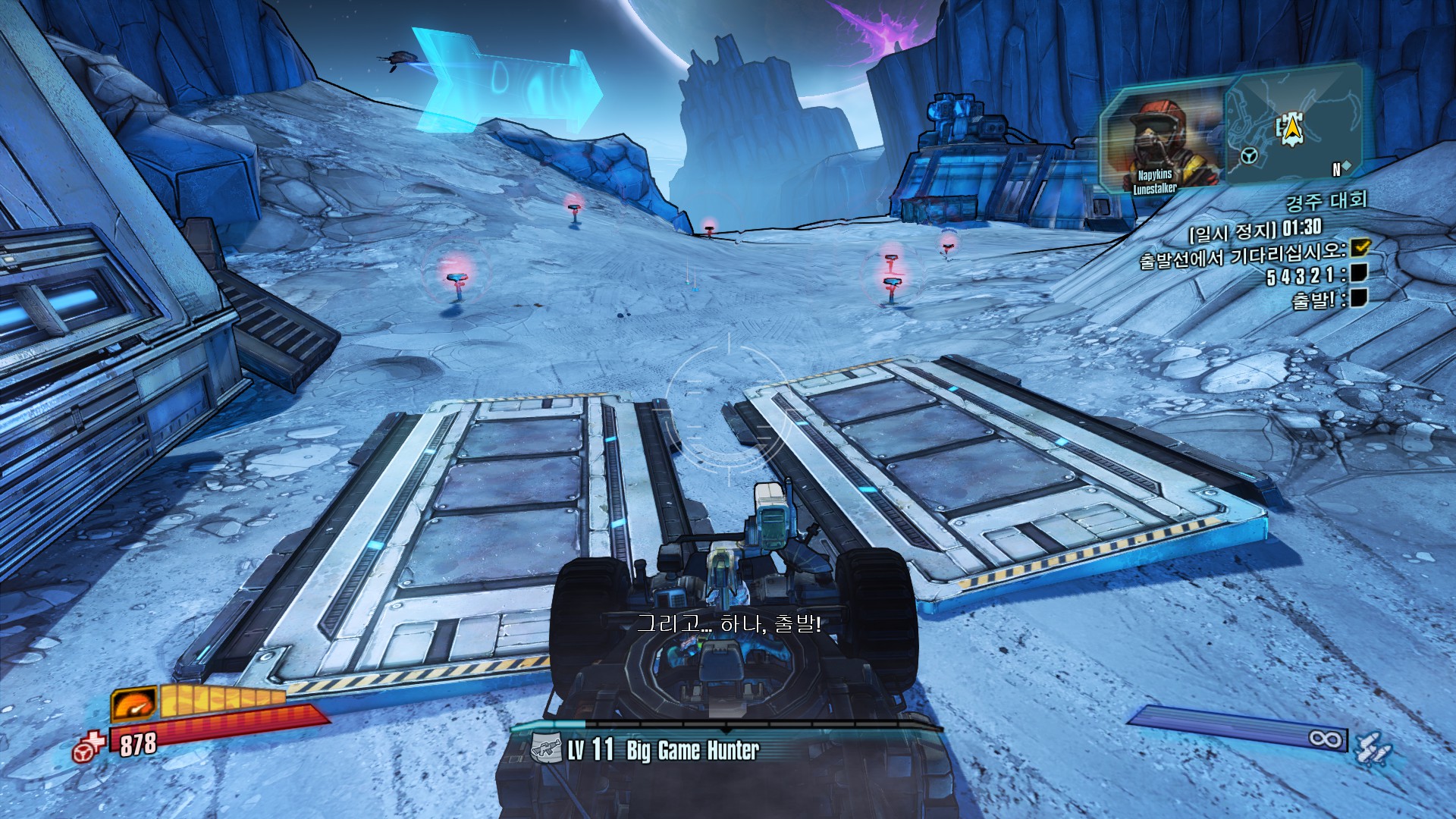Click the empty box beside 5 4 3 2 1
Screen dimensions: 1456x819
tap(1358, 273)
